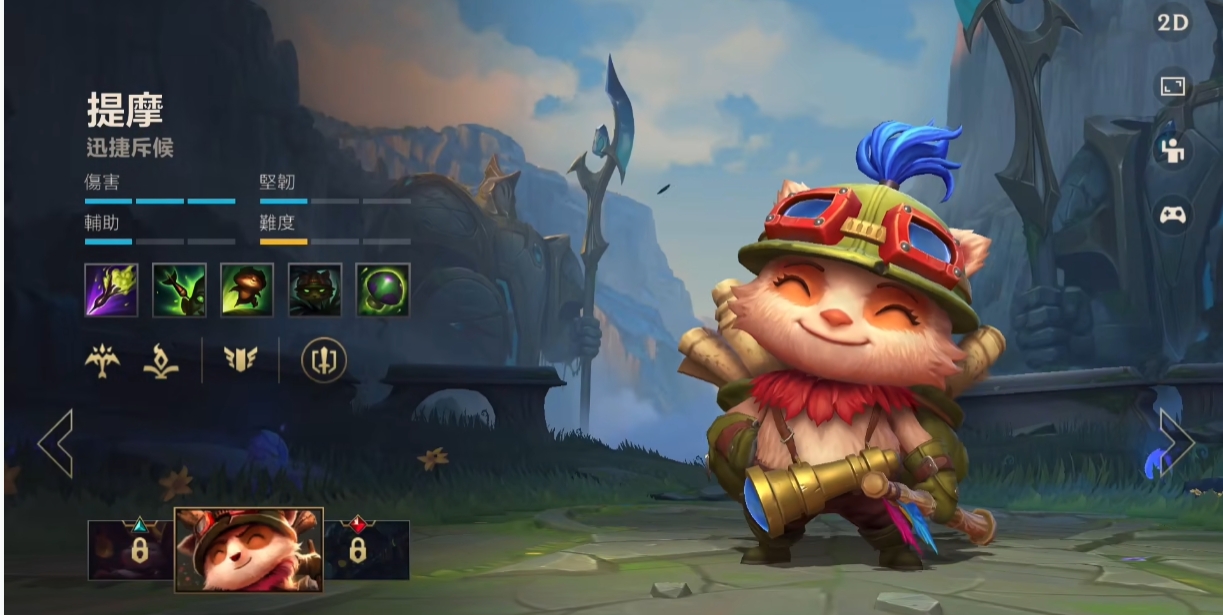Viewport: 1223px width, 615px height.
Task: Toggle the 2D splash art view
Action: click(x=1172, y=24)
